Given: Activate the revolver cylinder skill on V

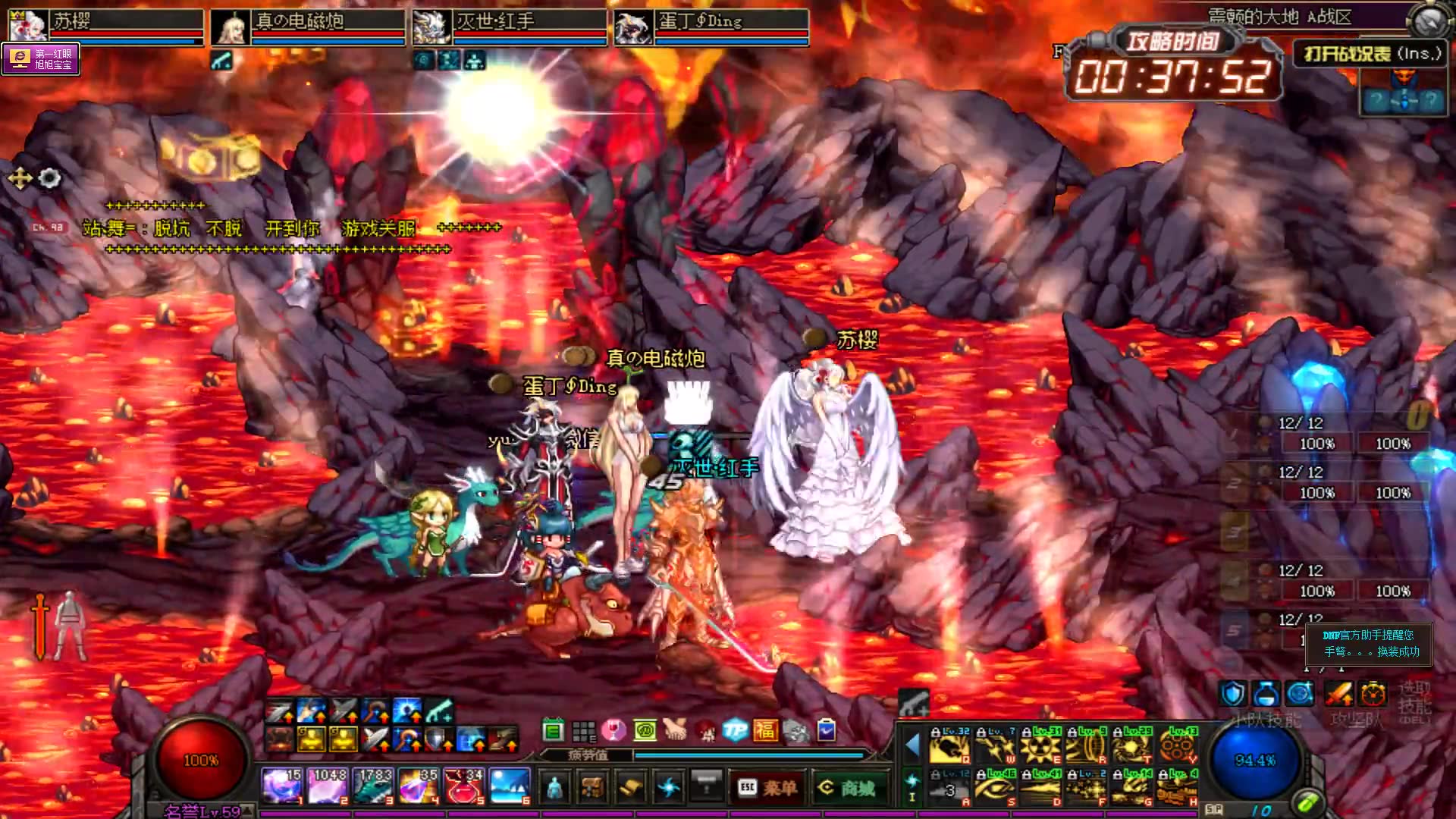Looking at the screenshot, I should [1178, 745].
